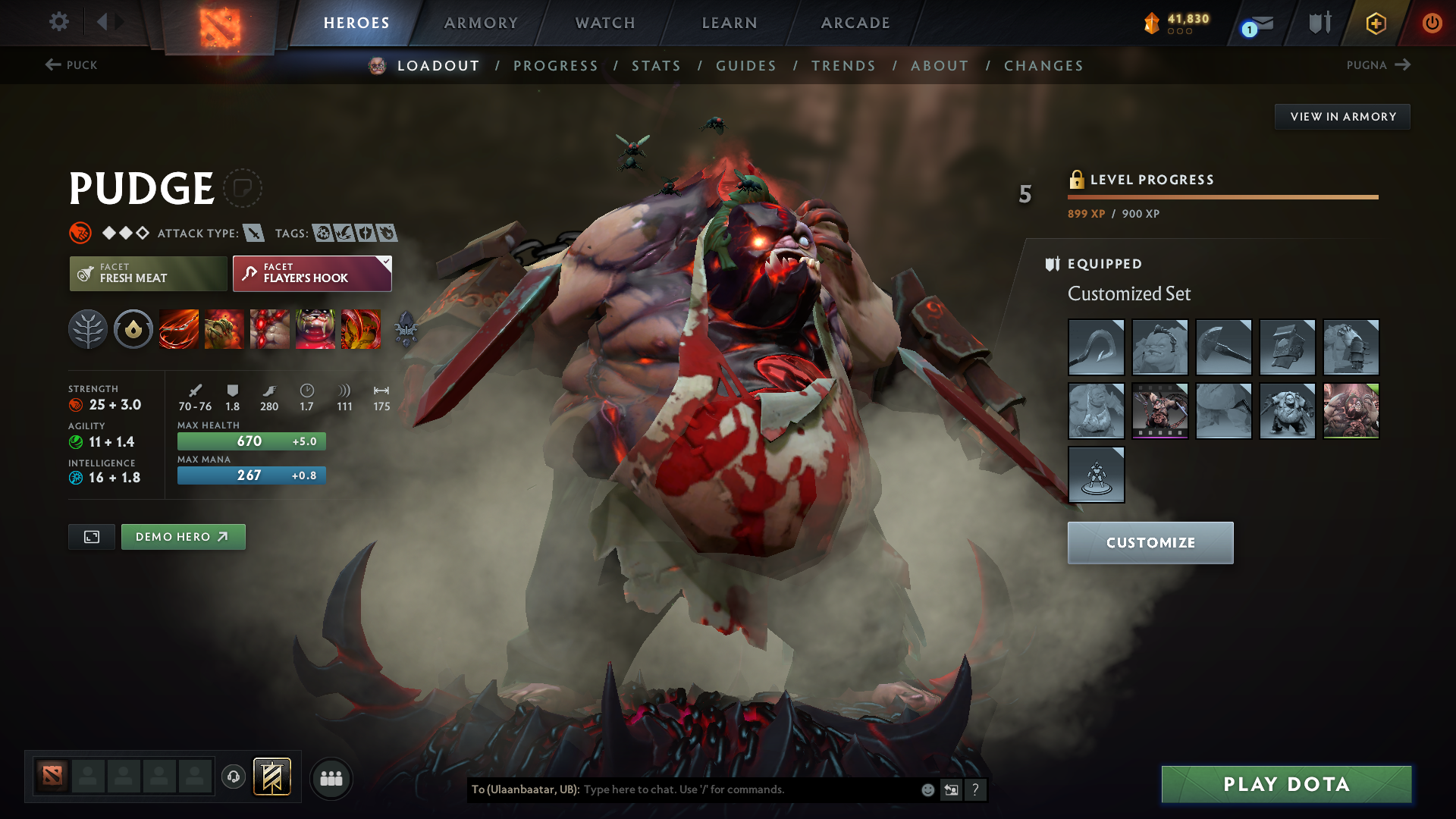Choose the Flayer's Hook facet
This screenshot has width=1456, height=819.
click(x=312, y=273)
